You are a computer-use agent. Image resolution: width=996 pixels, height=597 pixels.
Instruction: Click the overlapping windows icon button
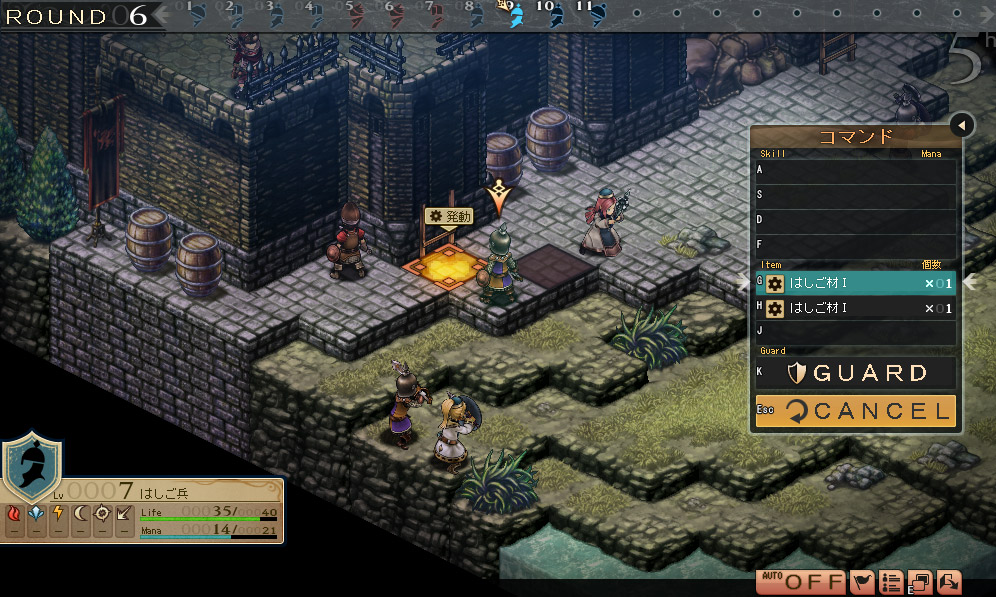[920, 581]
